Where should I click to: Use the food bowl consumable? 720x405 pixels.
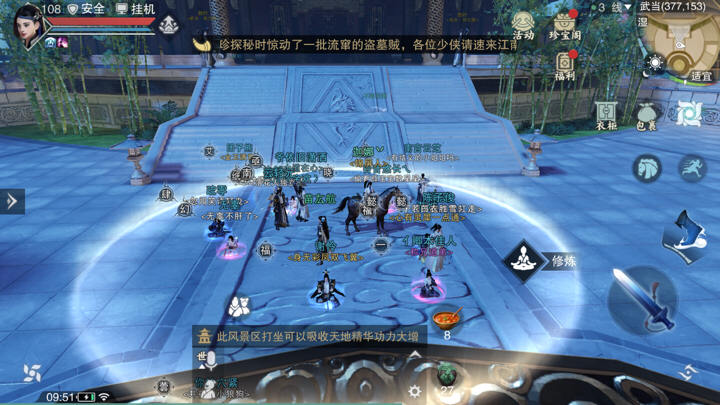coord(447,320)
